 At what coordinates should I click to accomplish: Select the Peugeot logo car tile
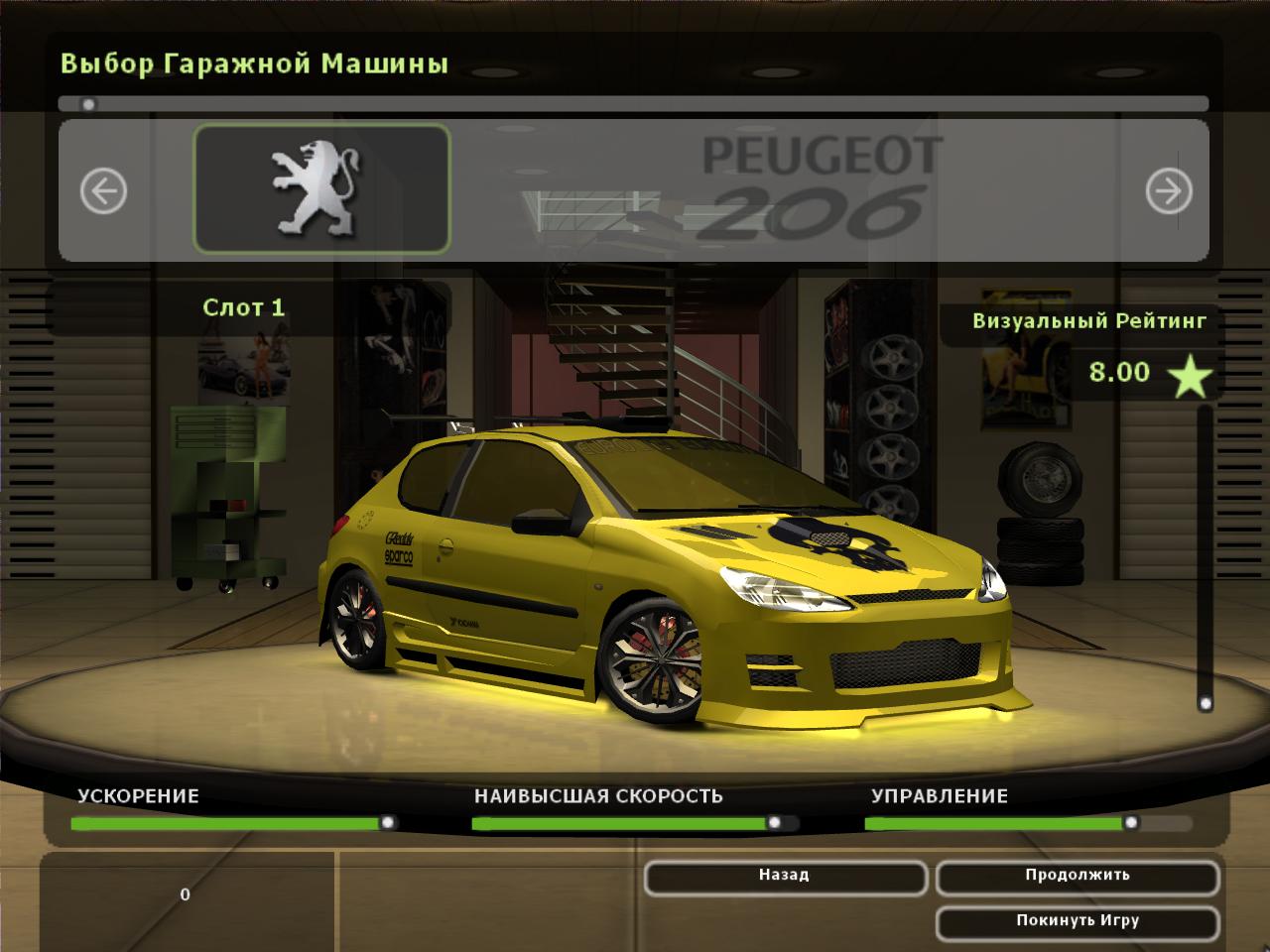click(x=321, y=188)
